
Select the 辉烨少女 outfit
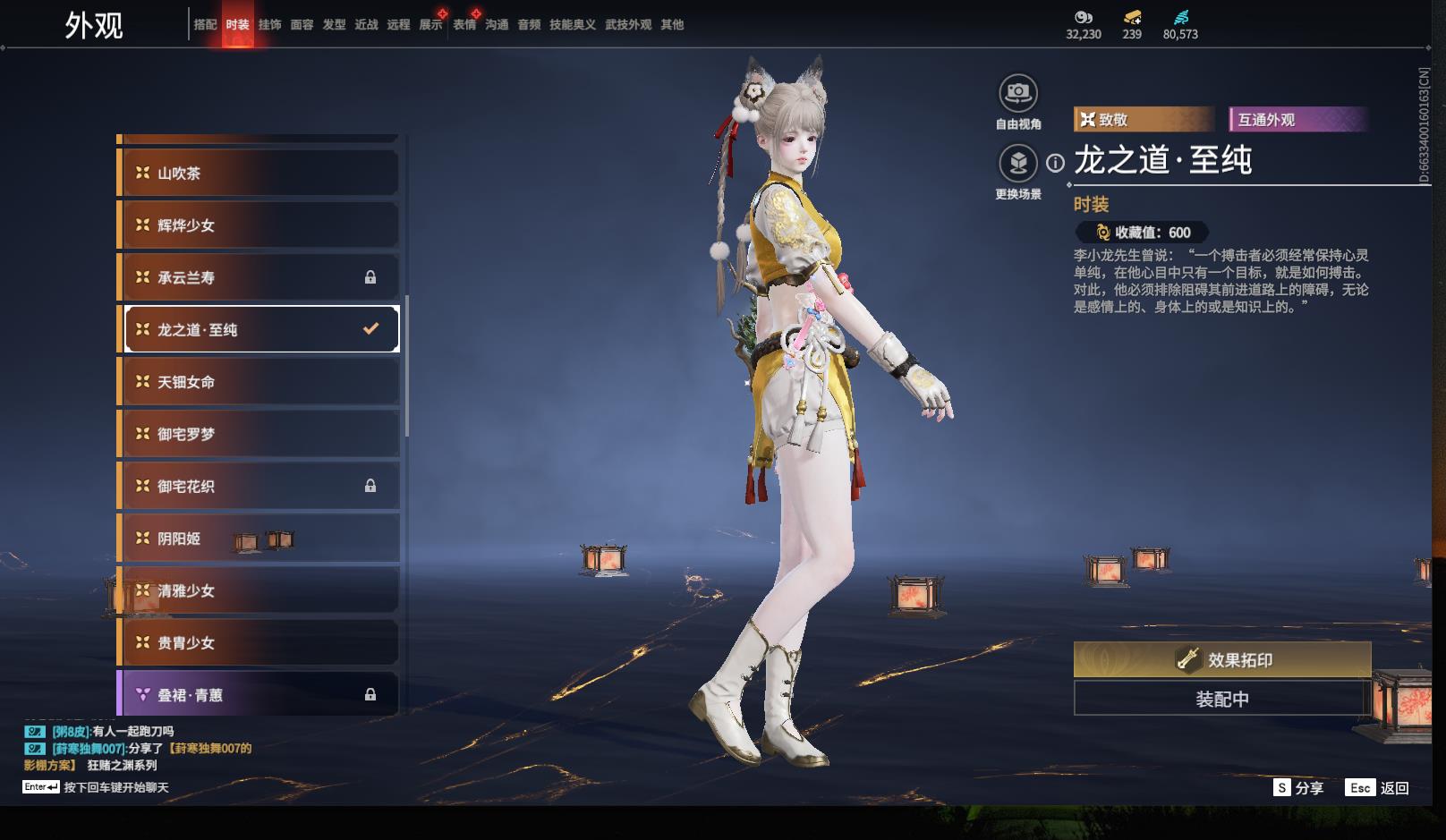259,225
